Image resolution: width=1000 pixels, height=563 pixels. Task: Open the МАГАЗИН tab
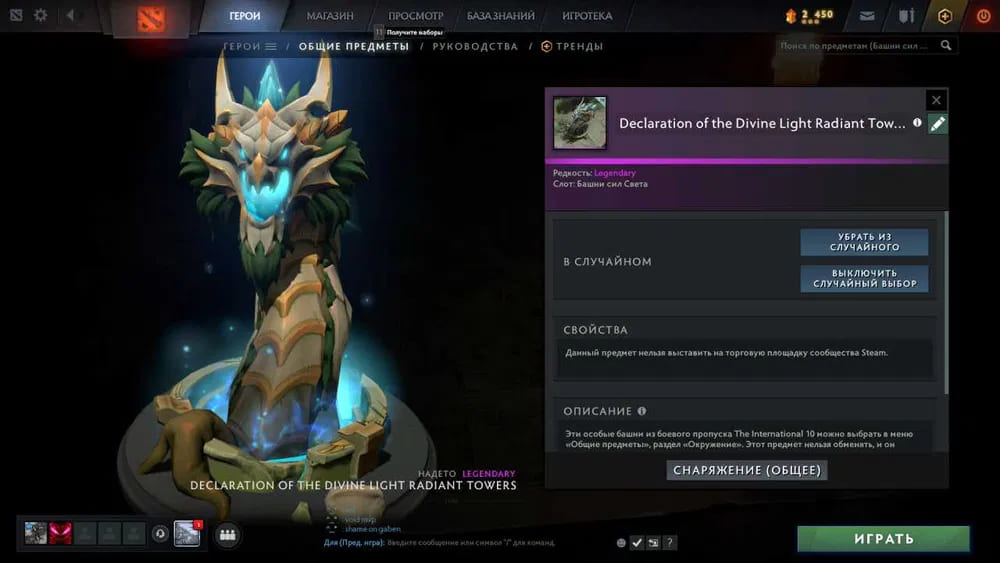pyautogui.click(x=330, y=16)
